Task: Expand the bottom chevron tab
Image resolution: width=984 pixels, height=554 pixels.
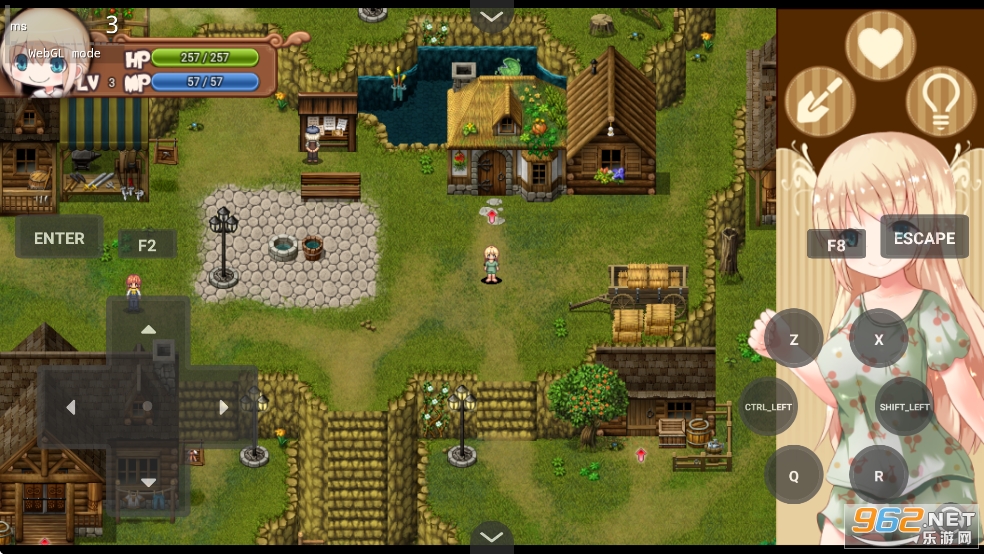Action: point(491,537)
